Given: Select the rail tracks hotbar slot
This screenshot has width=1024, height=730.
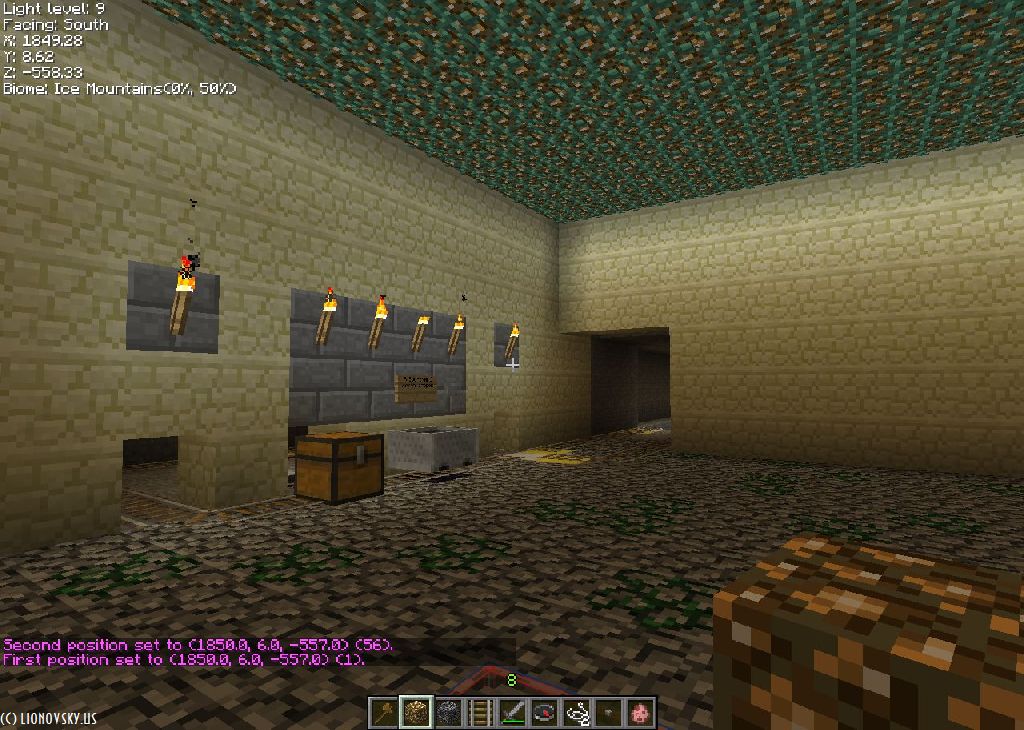Looking at the screenshot, I should (x=481, y=712).
